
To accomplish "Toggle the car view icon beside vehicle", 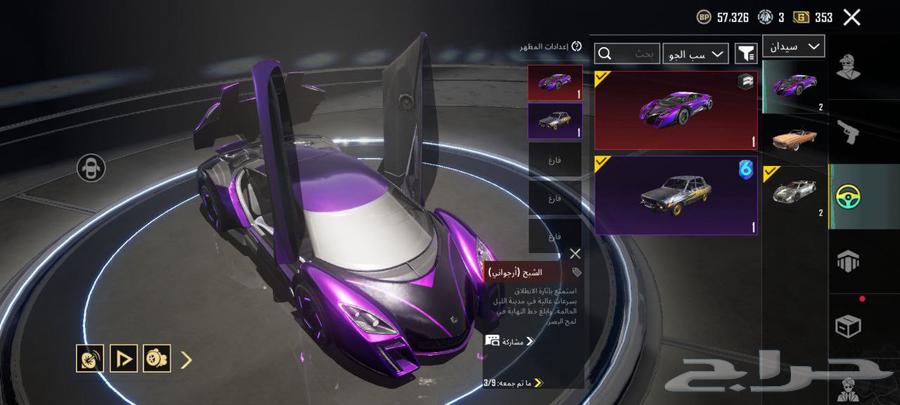I will (92, 167).
